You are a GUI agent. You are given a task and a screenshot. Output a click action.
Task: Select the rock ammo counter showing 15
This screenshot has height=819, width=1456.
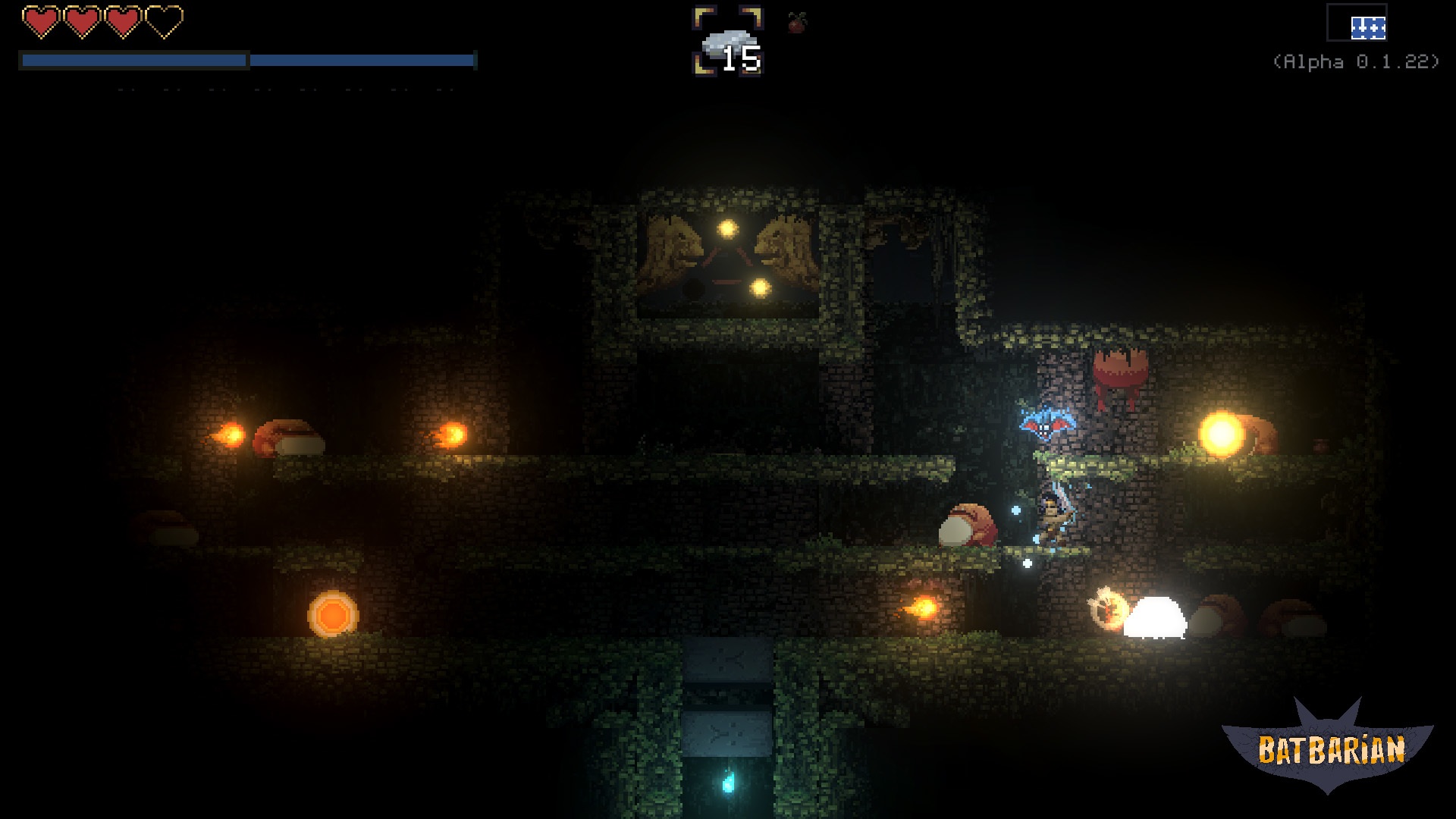coord(730,45)
